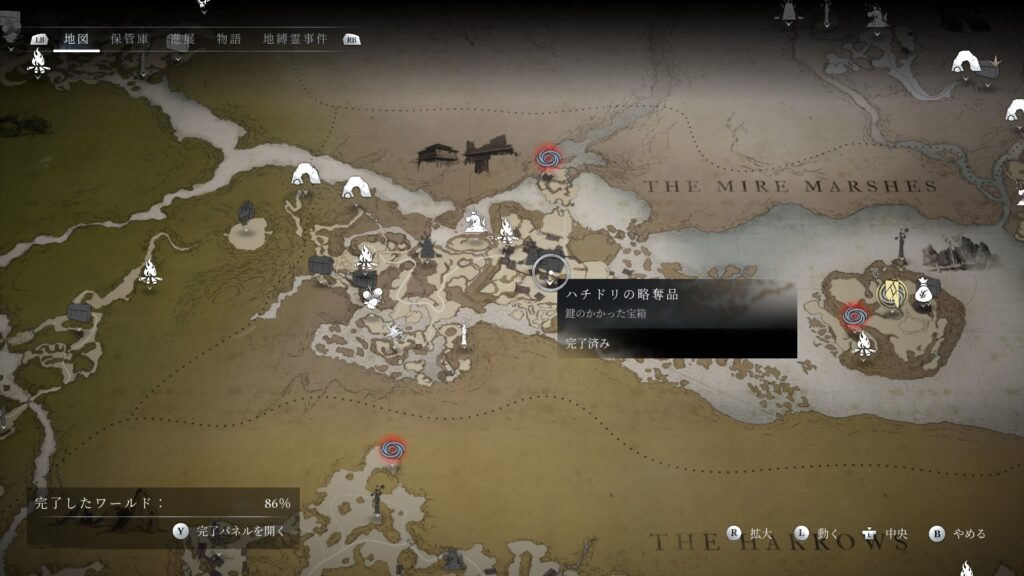Choose the campfire marker on the eastern island

[x=863, y=346]
